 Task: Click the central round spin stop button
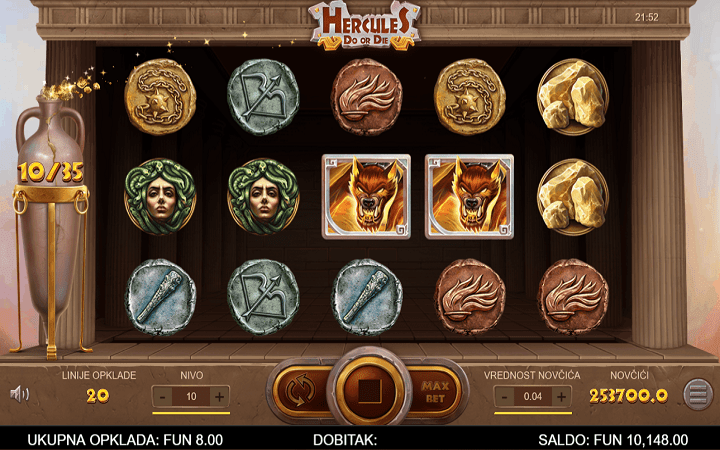coord(364,388)
